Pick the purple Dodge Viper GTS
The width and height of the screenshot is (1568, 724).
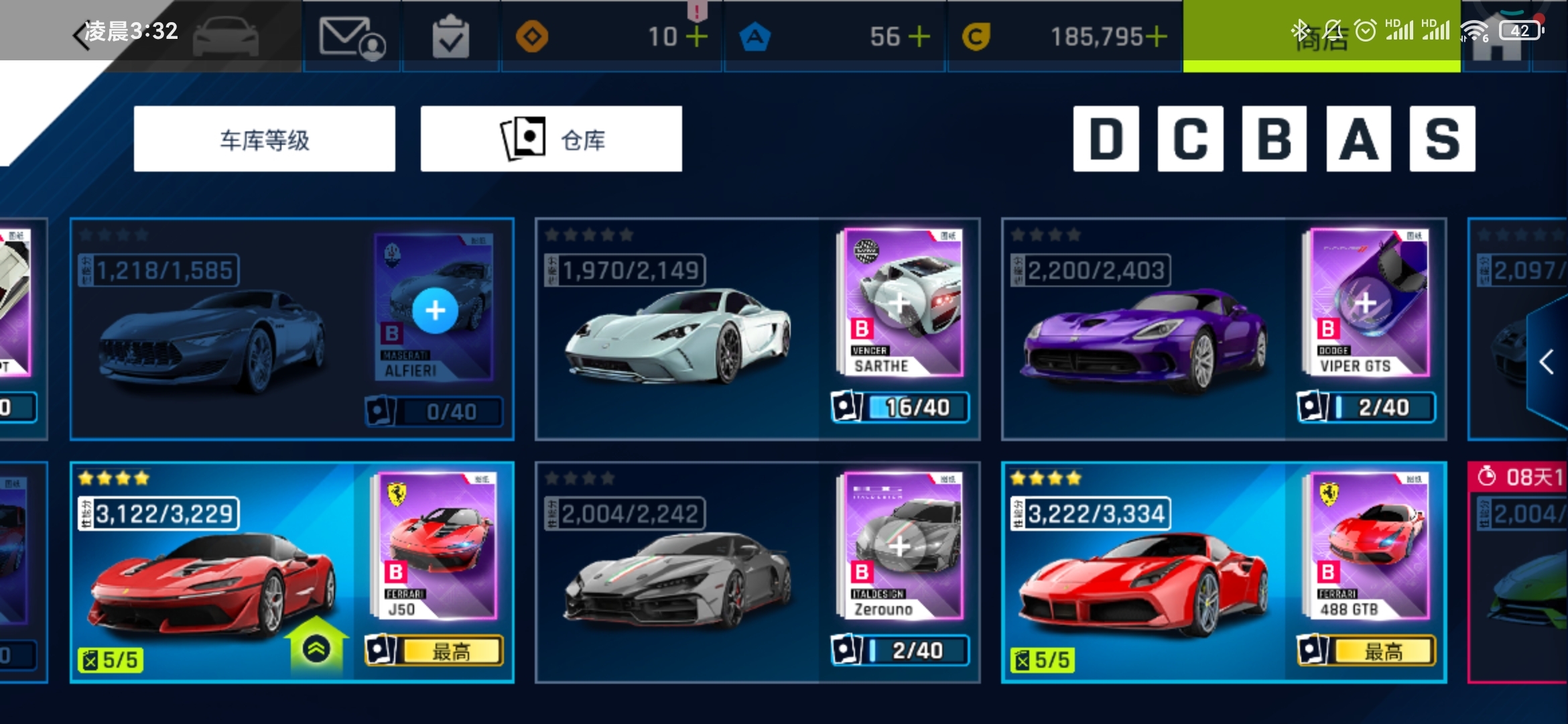point(1146,335)
